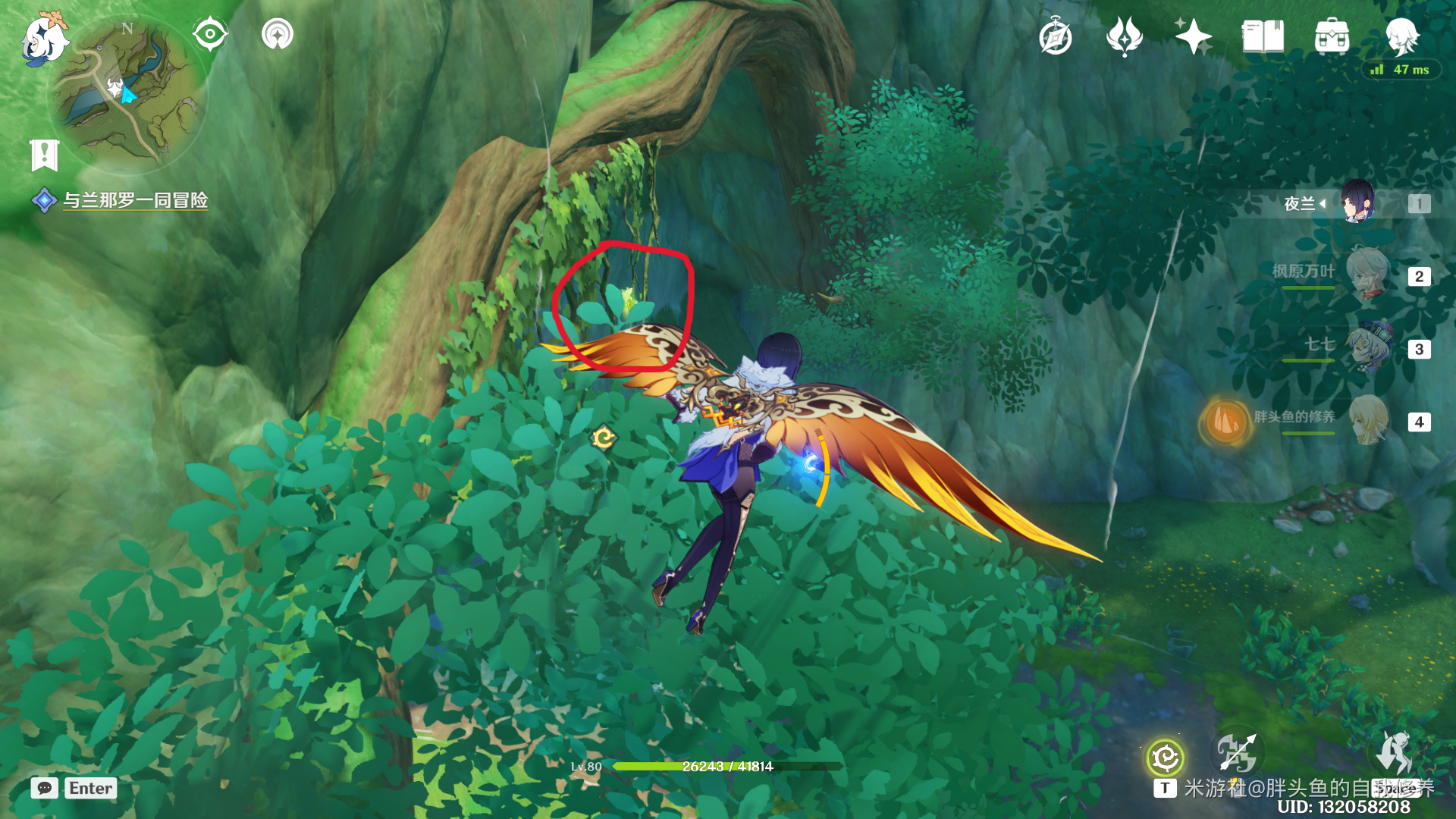Open the quest banner with exclamation mark
This screenshot has width=1456, height=819.
45,155
